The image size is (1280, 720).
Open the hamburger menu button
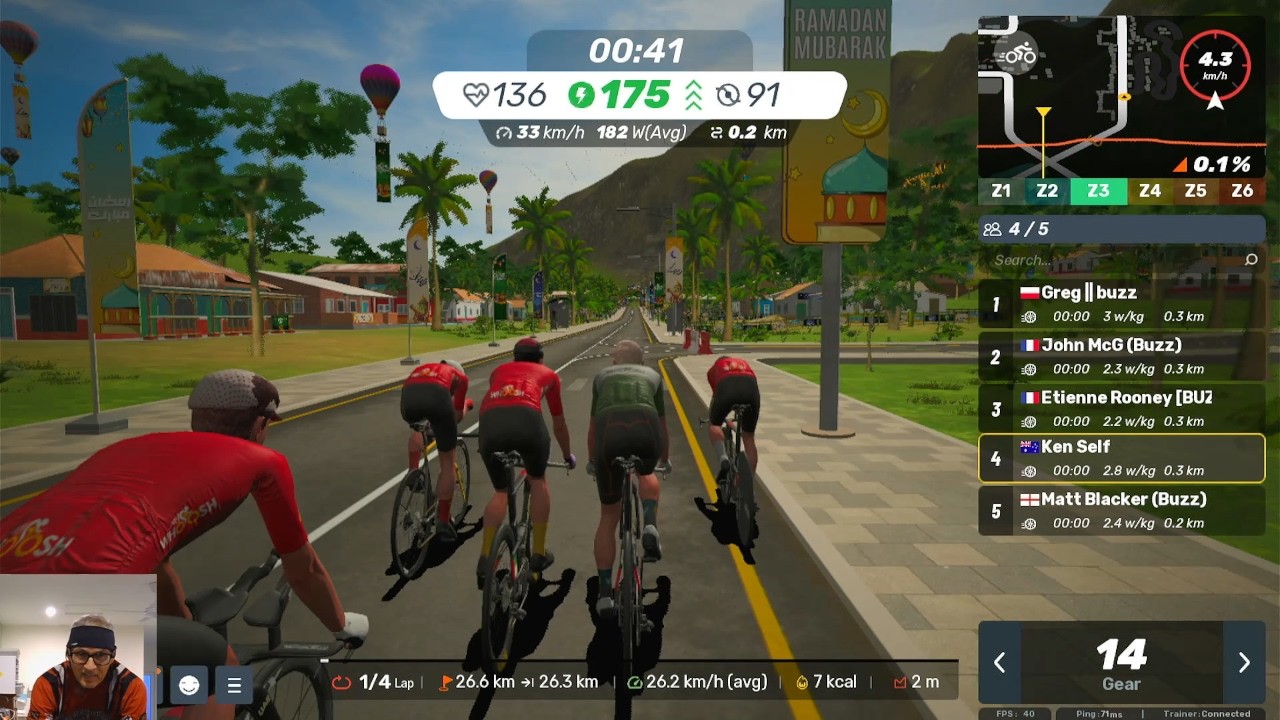(234, 685)
